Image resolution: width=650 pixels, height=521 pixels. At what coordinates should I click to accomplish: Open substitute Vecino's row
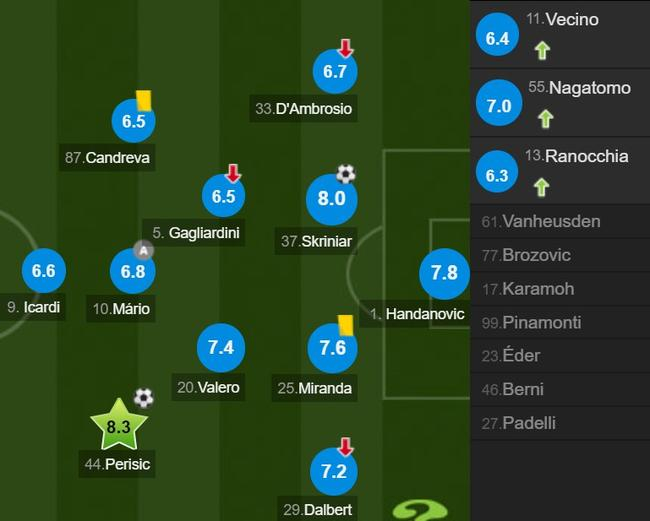pos(560,33)
